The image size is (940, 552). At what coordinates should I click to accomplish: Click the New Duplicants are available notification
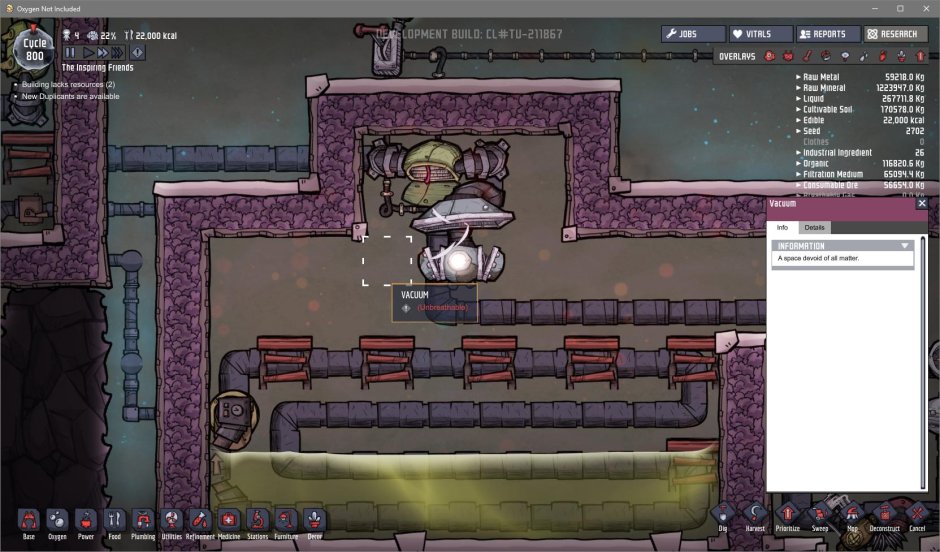coord(70,97)
